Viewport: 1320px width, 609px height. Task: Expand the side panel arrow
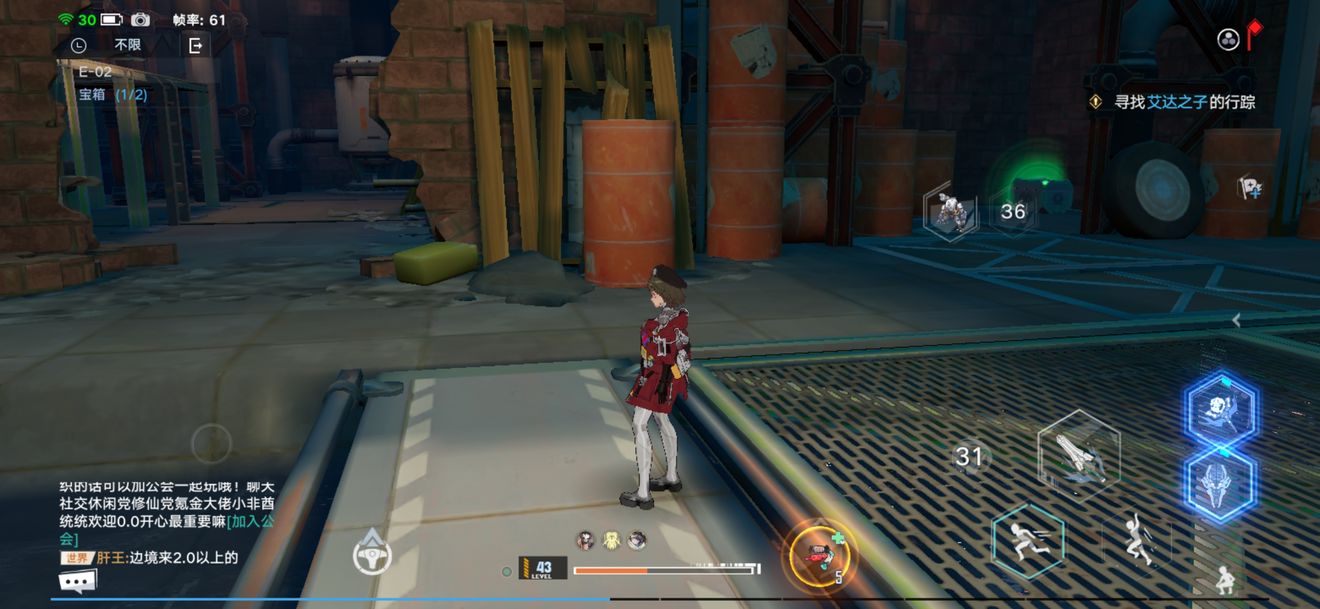tap(1237, 320)
